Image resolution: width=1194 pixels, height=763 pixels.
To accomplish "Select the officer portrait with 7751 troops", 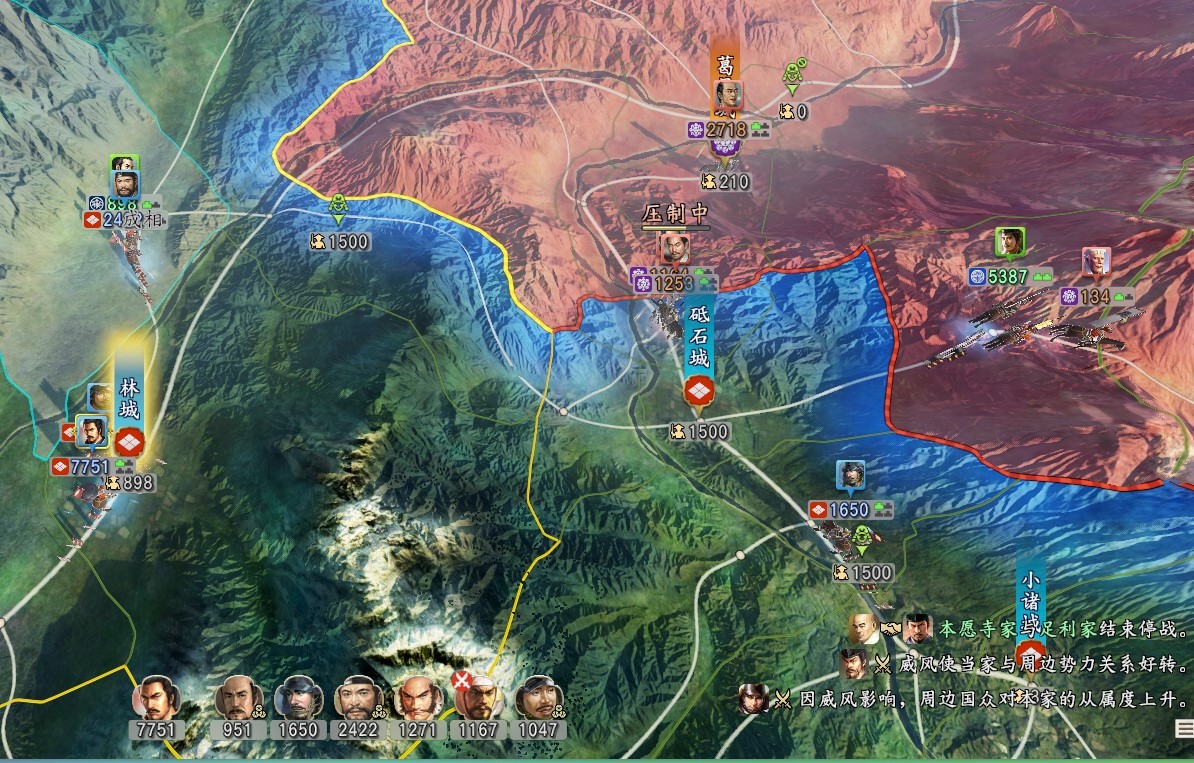I will [x=155, y=696].
